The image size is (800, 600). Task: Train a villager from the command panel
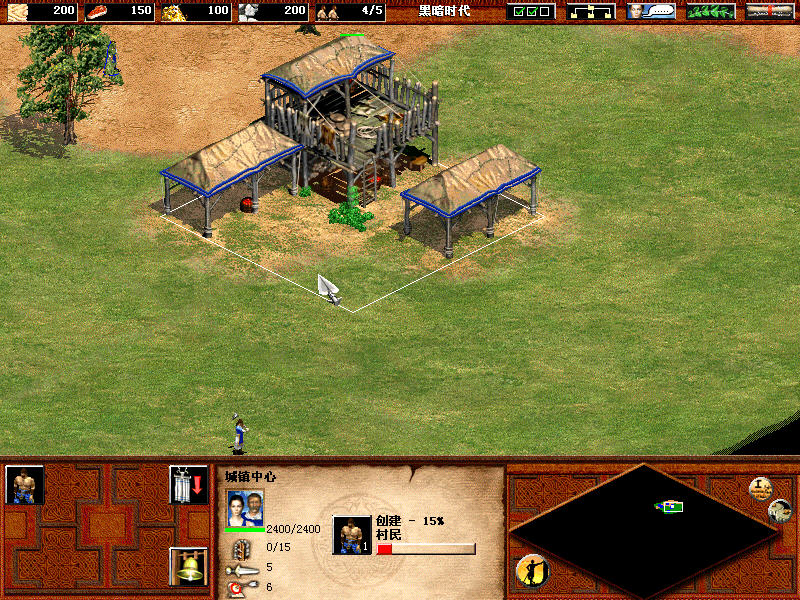[x=25, y=485]
